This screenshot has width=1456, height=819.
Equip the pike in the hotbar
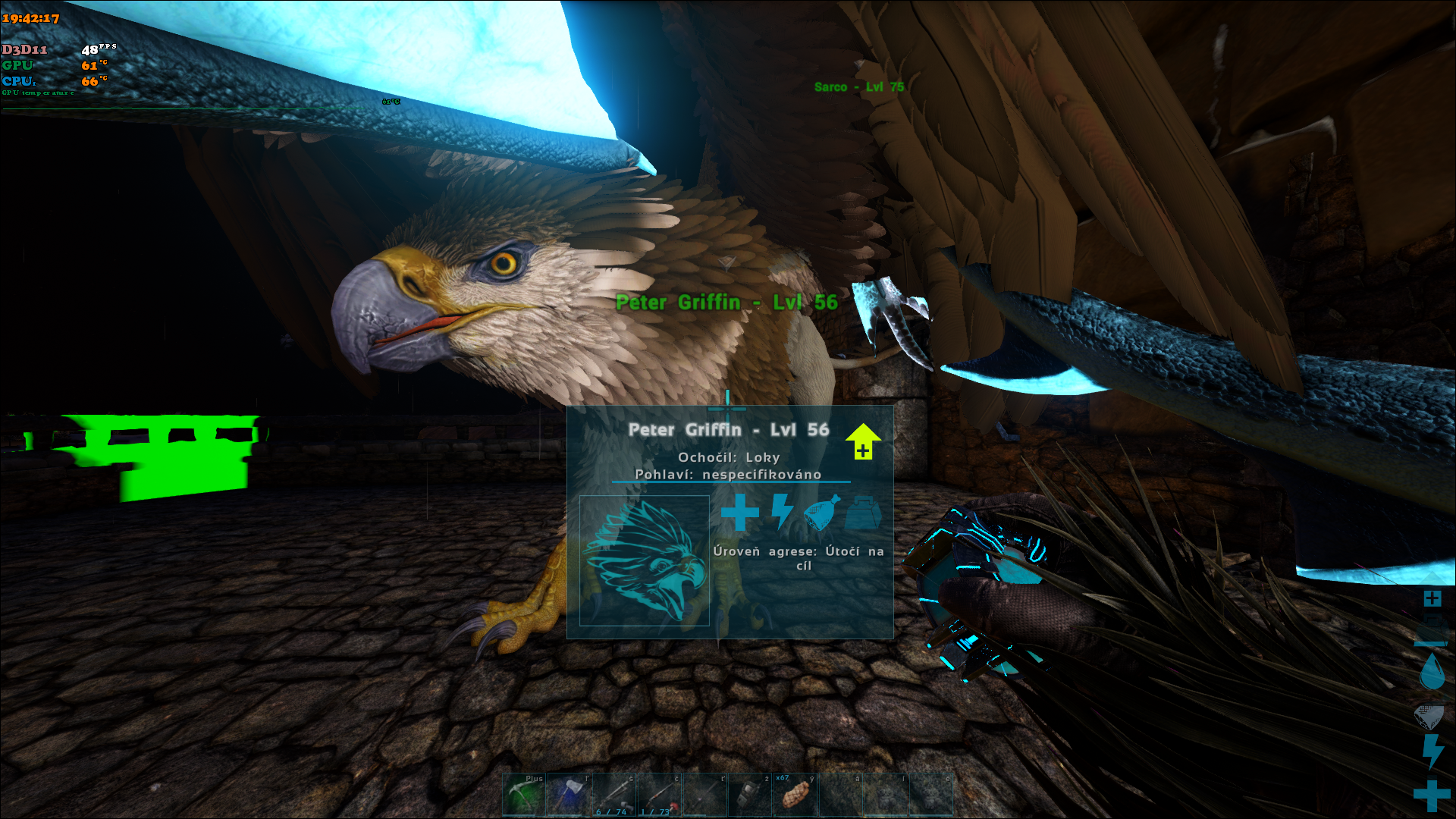[x=705, y=795]
